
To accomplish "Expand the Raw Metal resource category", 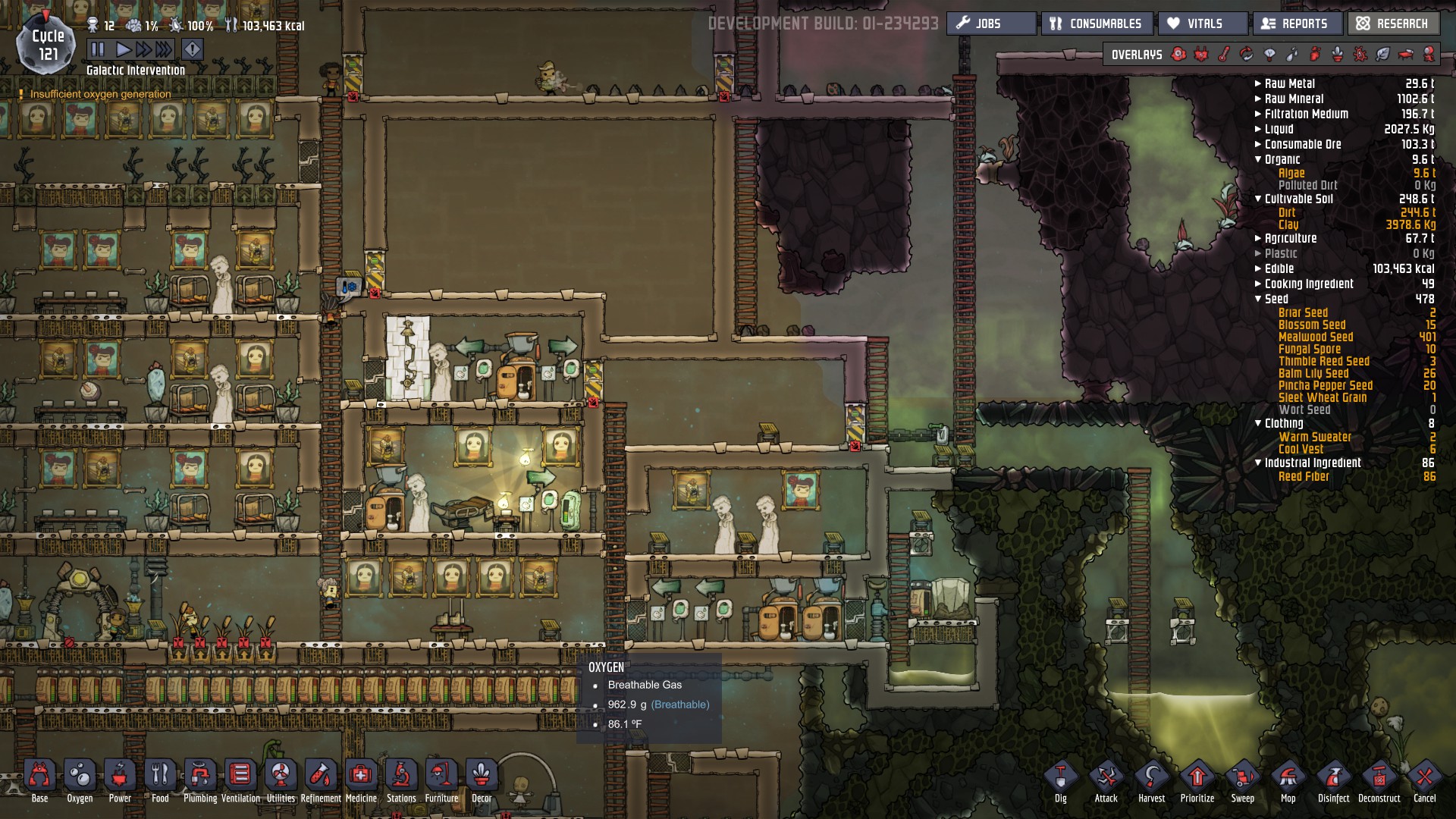I will click(1258, 83).
